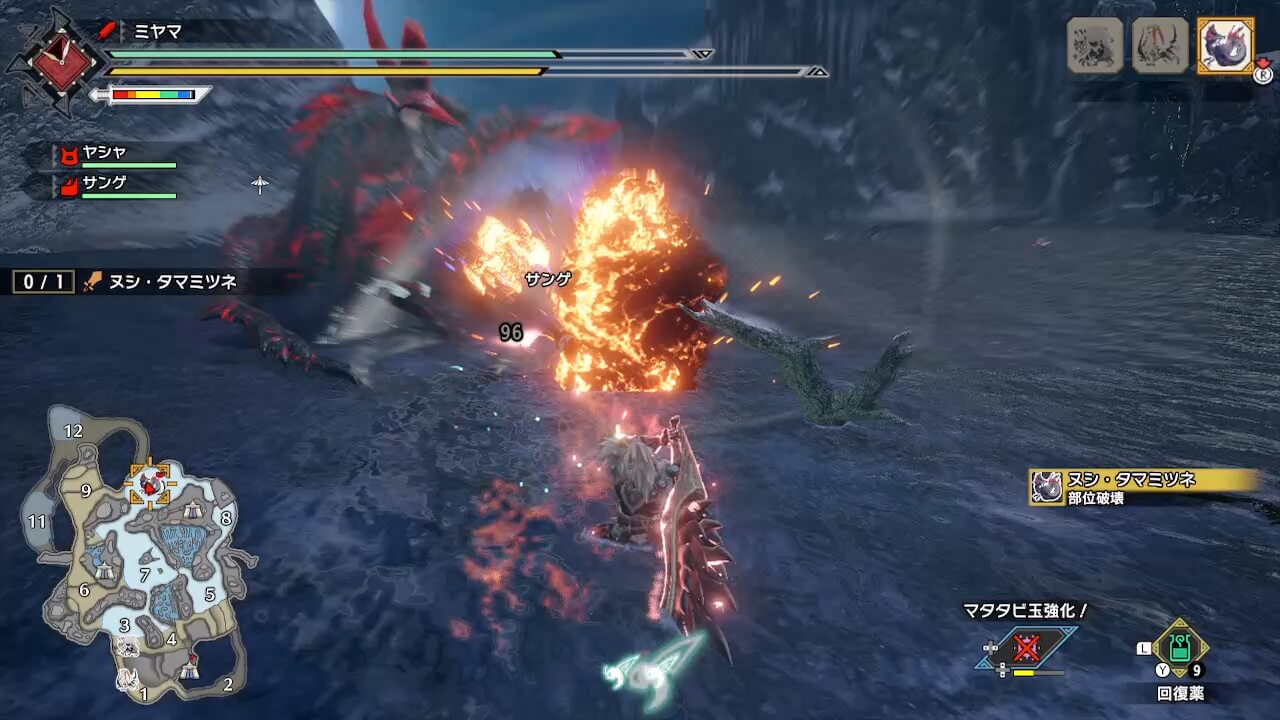Choose the middle greyed-out monster portrait
Image resolution: width=1280 pixels, height=720 pixels.
(x=1160, y=45)
